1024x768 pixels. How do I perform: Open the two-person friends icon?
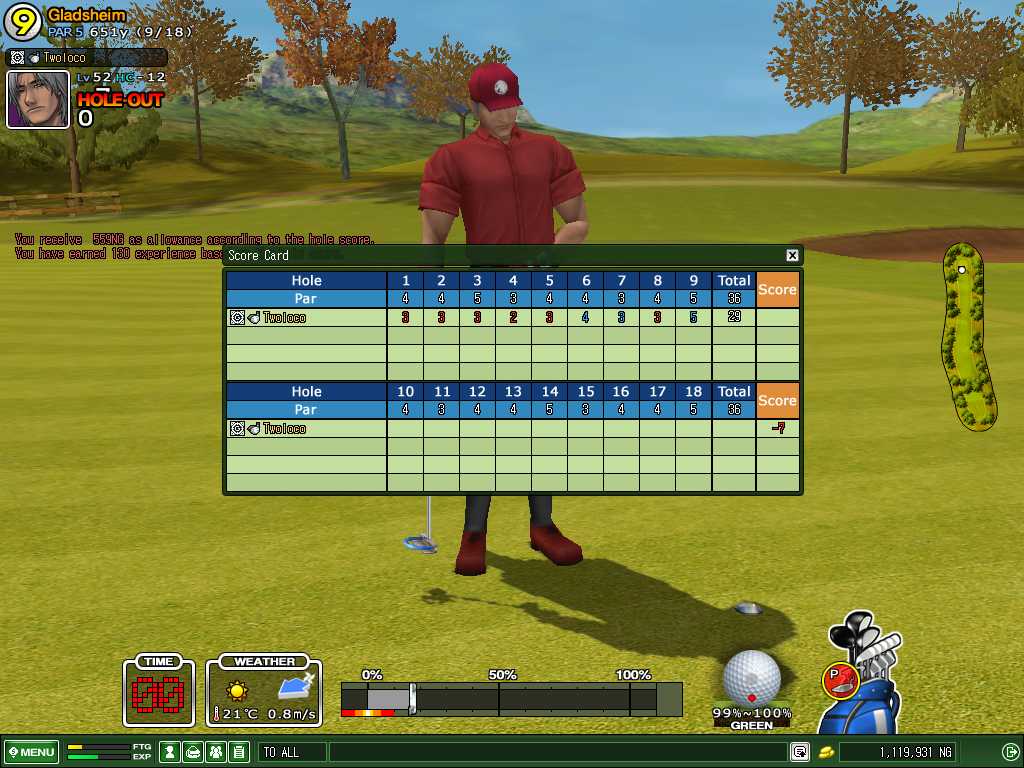(215, 752)
